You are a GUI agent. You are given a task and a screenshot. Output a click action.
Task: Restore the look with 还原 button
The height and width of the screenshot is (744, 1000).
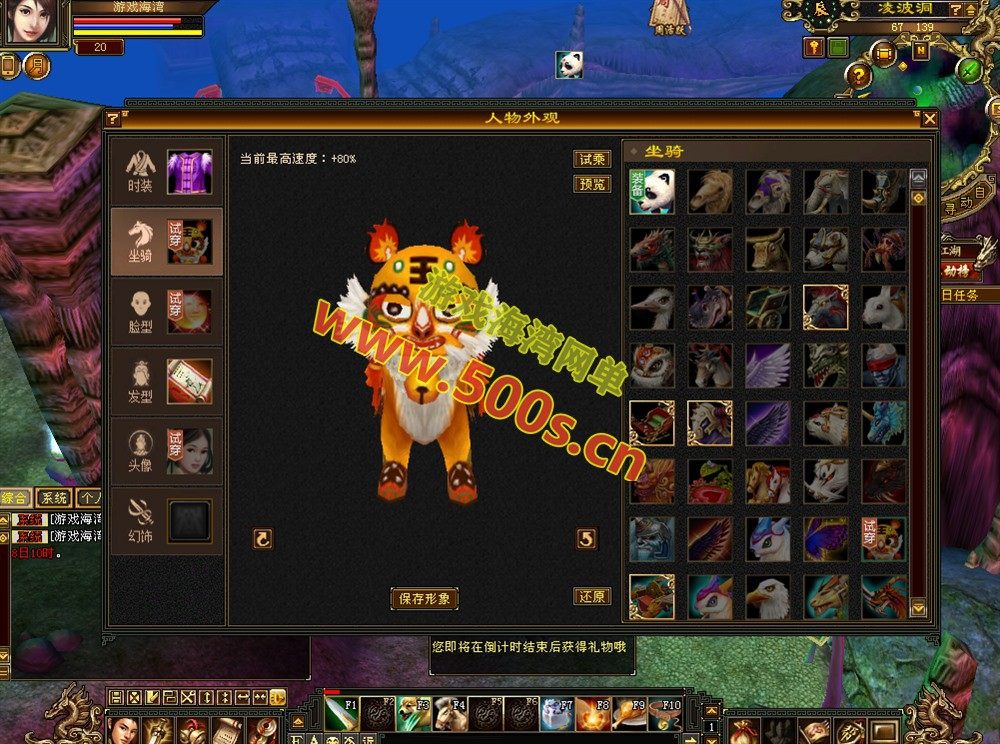click(x=592, y=596)
